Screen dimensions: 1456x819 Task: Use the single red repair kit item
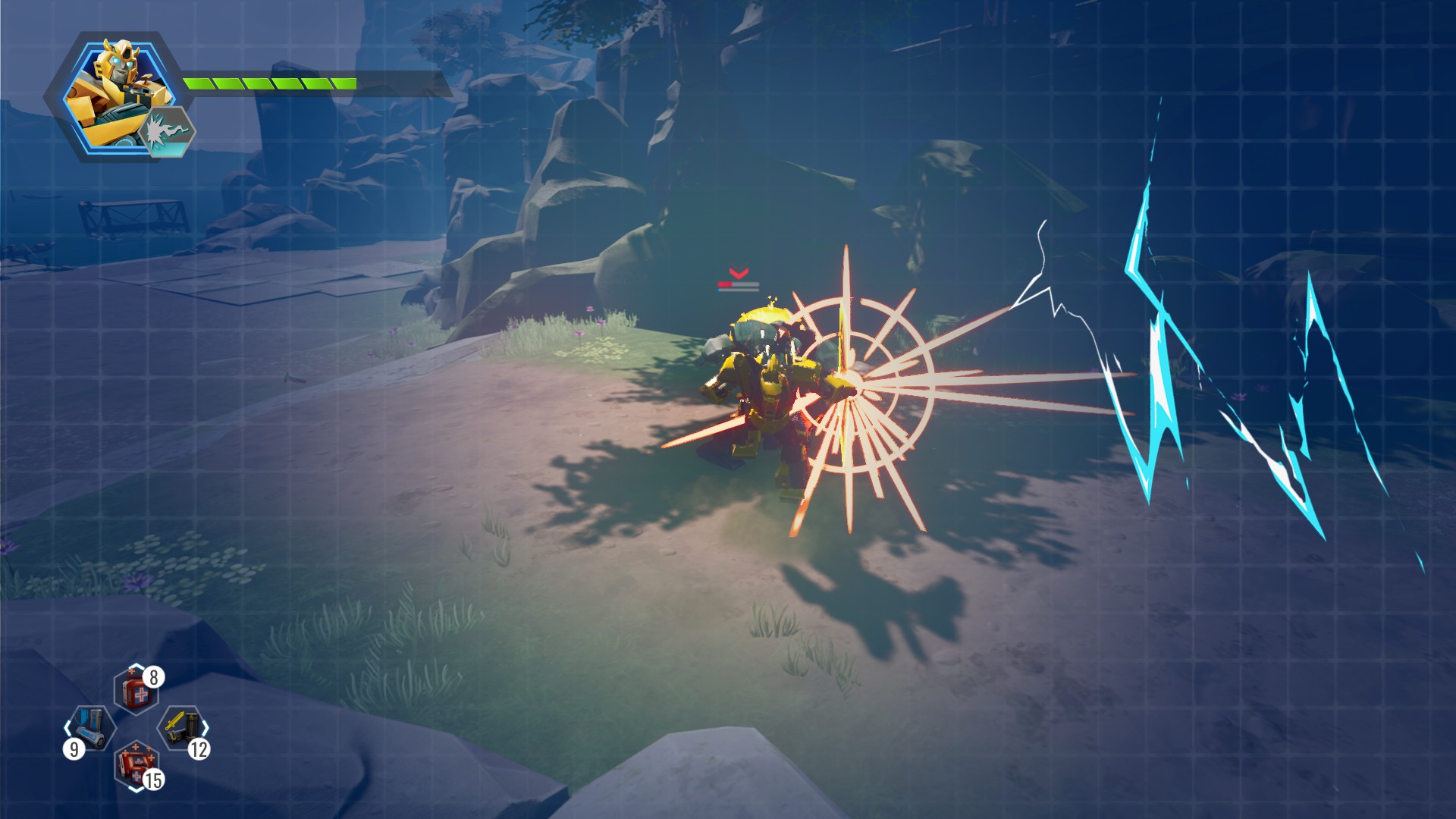pyautogui.click(x=136, y=692)
